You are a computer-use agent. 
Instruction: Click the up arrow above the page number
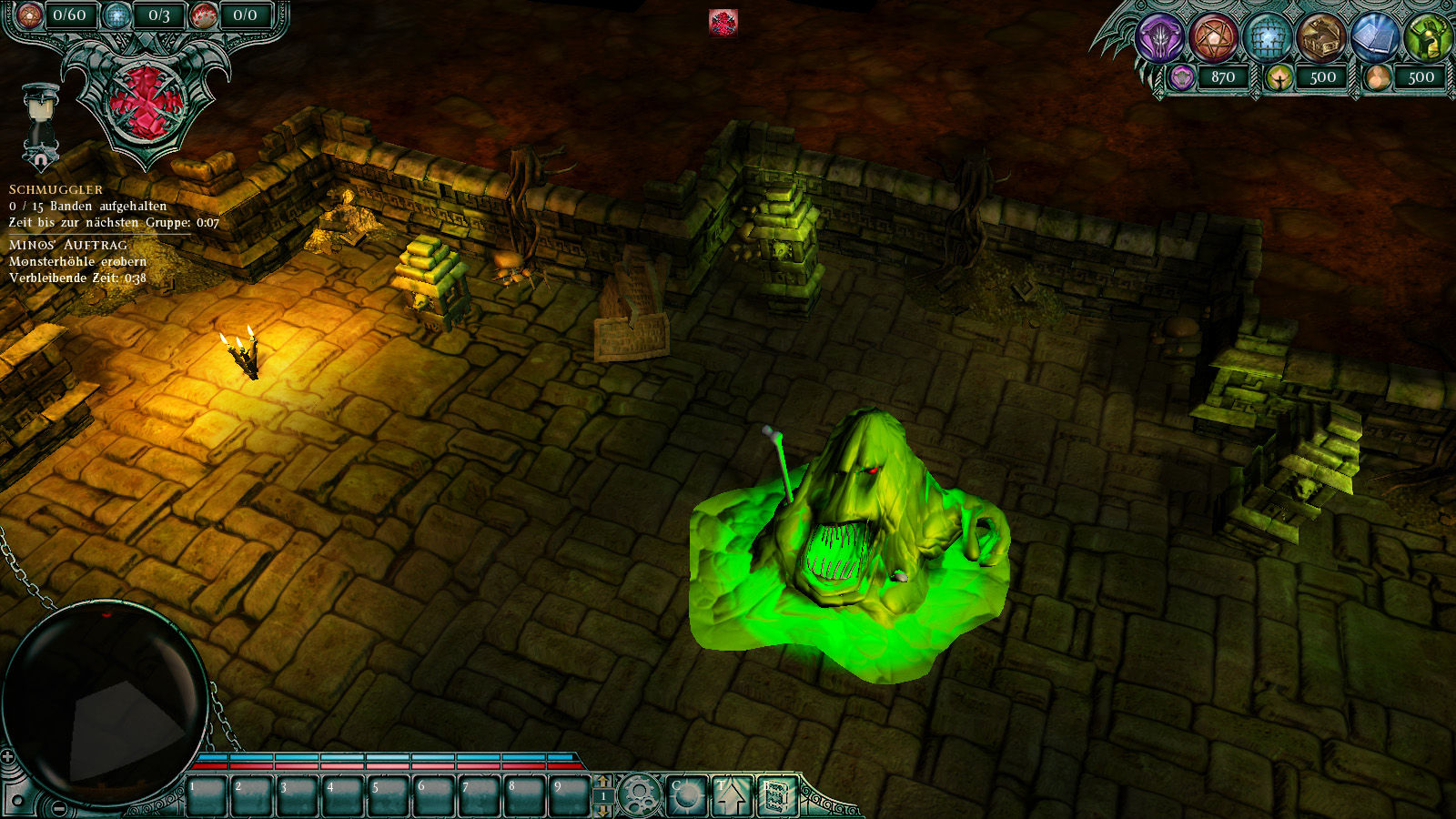(x=602, y=781)
